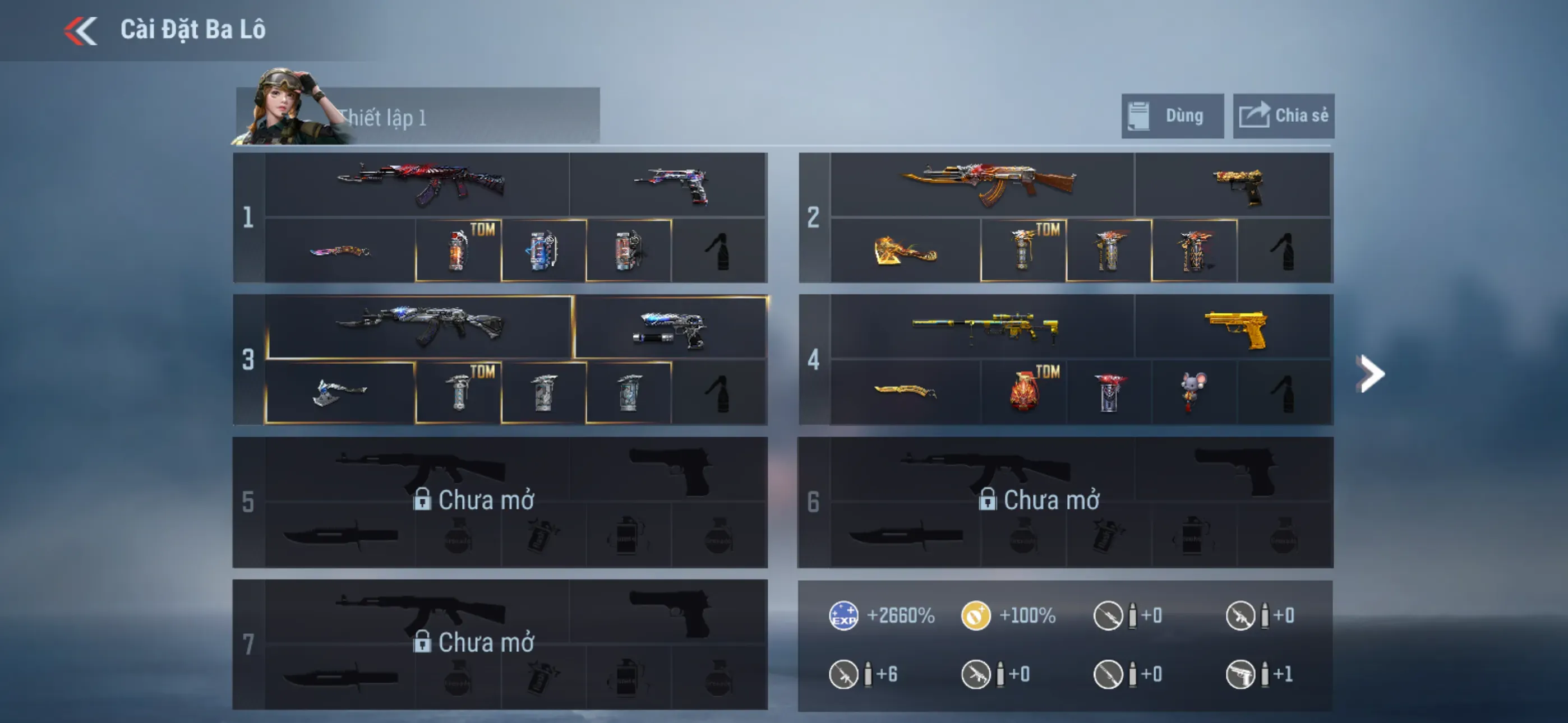This screenshot has height=723, width=1568.
Task: Select the mouse doll grenade in backpack 4
Action: point(1193,392)
